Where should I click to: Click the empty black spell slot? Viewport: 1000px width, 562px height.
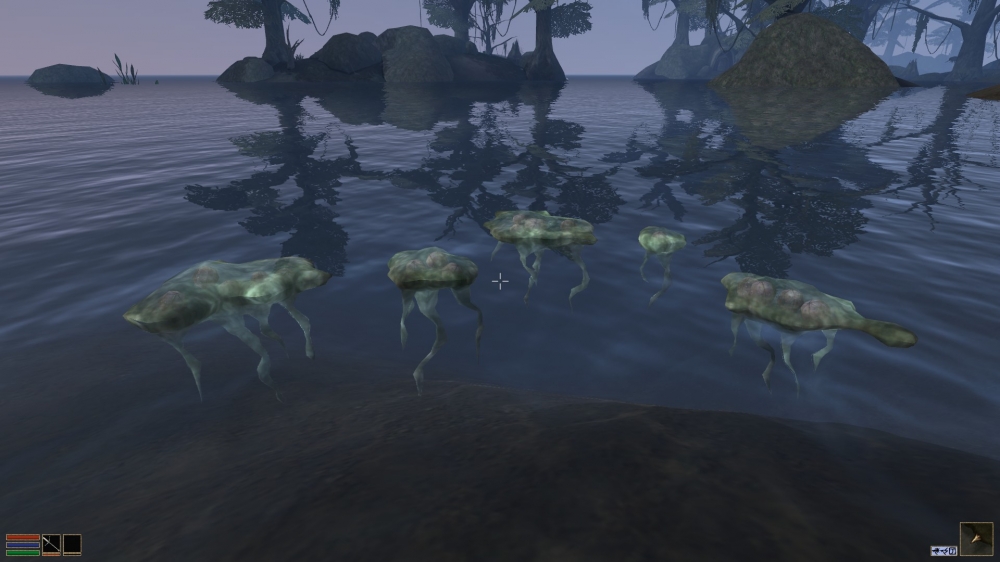tap(72, 545)
